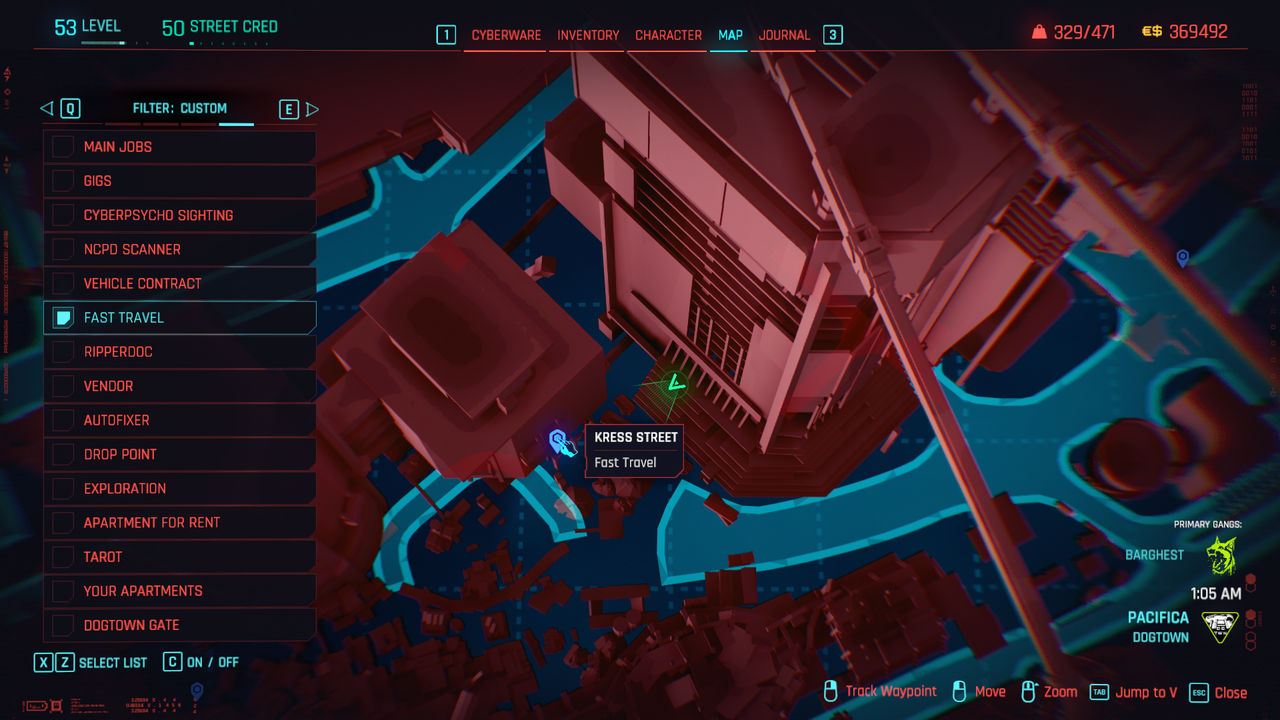The height and width of the screenshot is (720, 1280).
Task: Check the Vehicle Contract filter
Action: (x=63, y=283)
